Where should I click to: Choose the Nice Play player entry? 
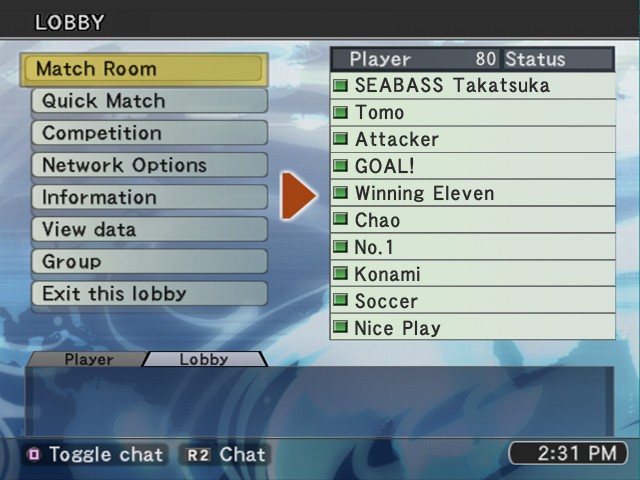click(x=472, y=328)
